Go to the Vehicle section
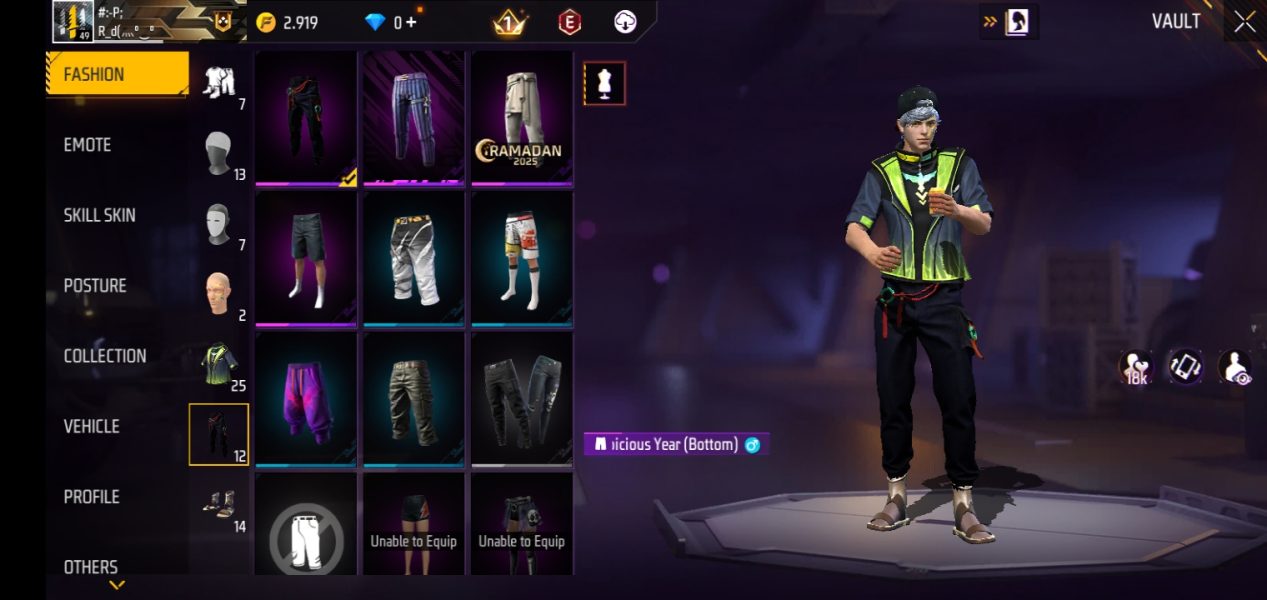 click(92, 426)
